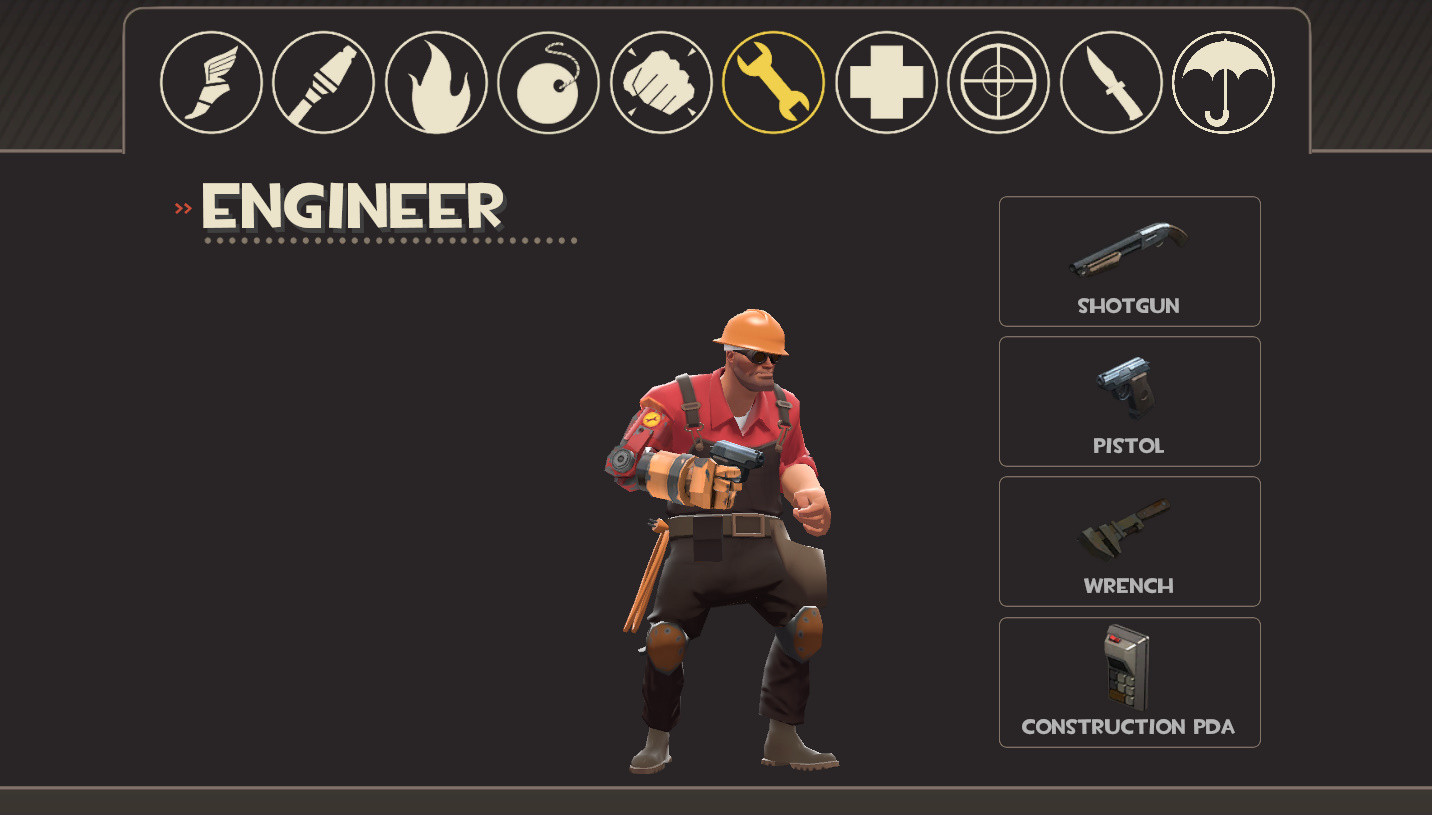Open the Wrench loadout slot
1432x815 pixels.
1129,541
